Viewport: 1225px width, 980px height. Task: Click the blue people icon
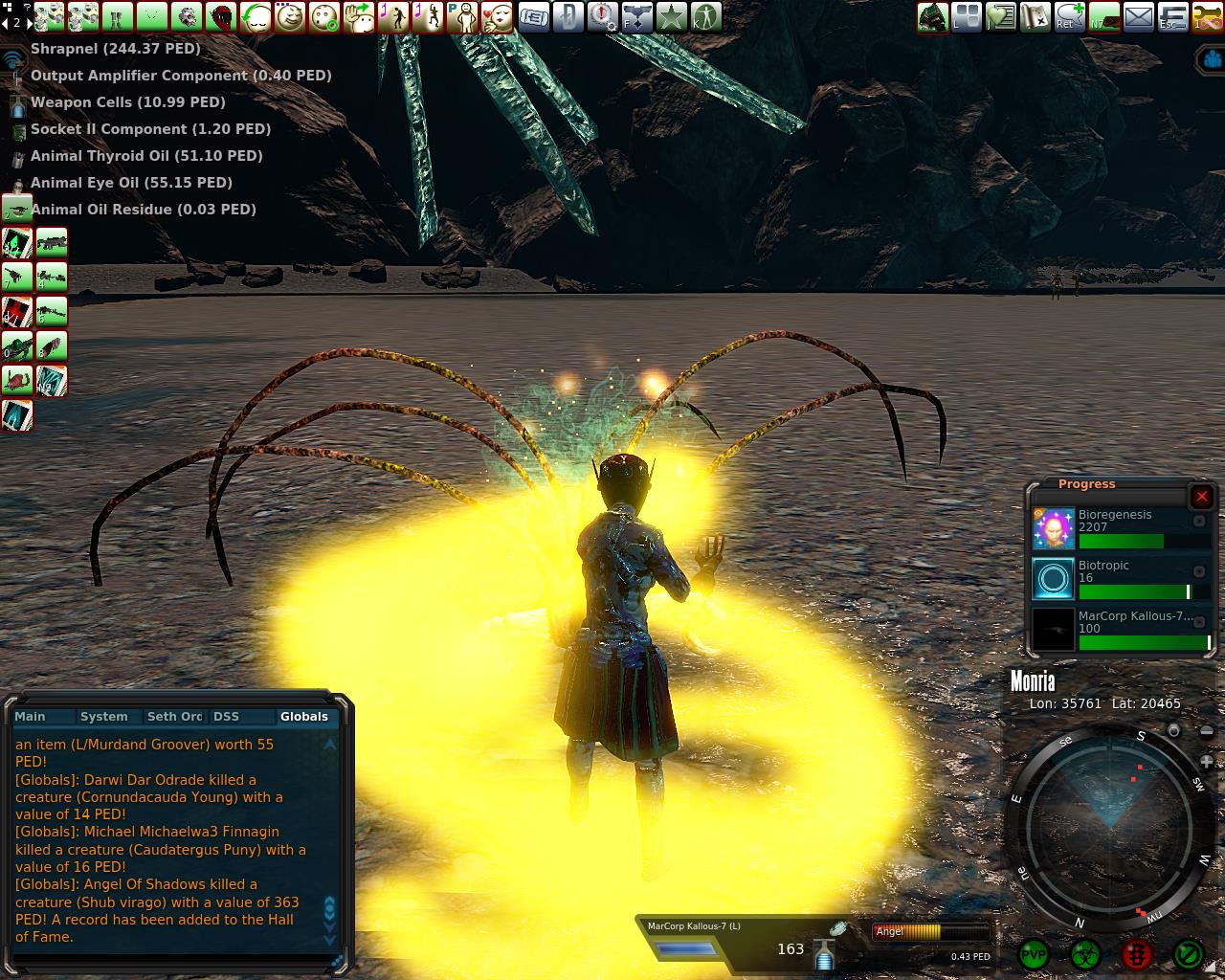(1212, 59)
